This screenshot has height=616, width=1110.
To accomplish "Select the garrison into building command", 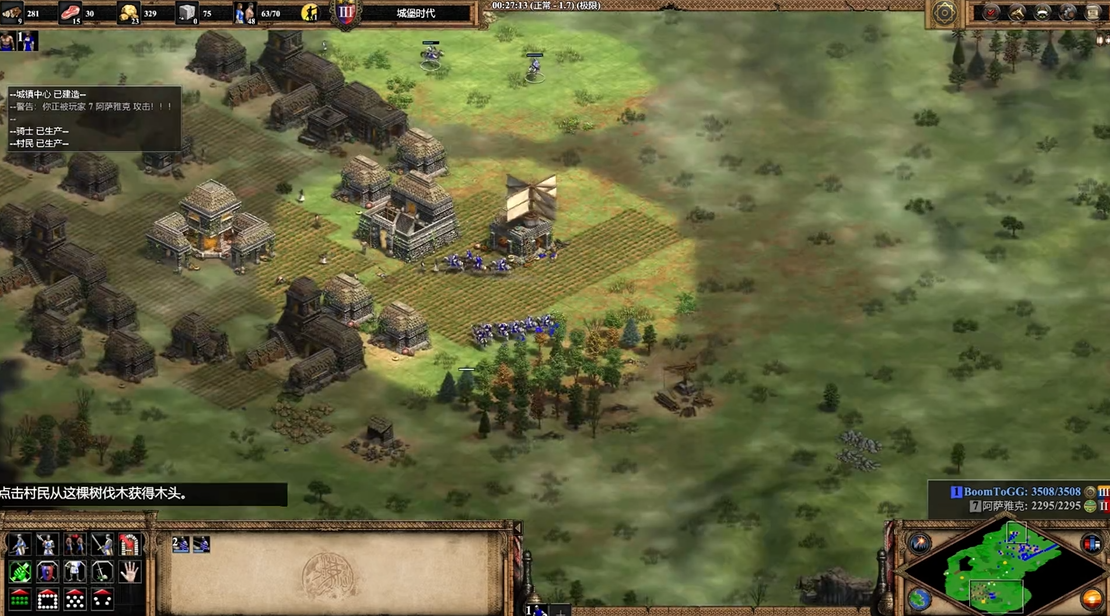I will [131, 544].
